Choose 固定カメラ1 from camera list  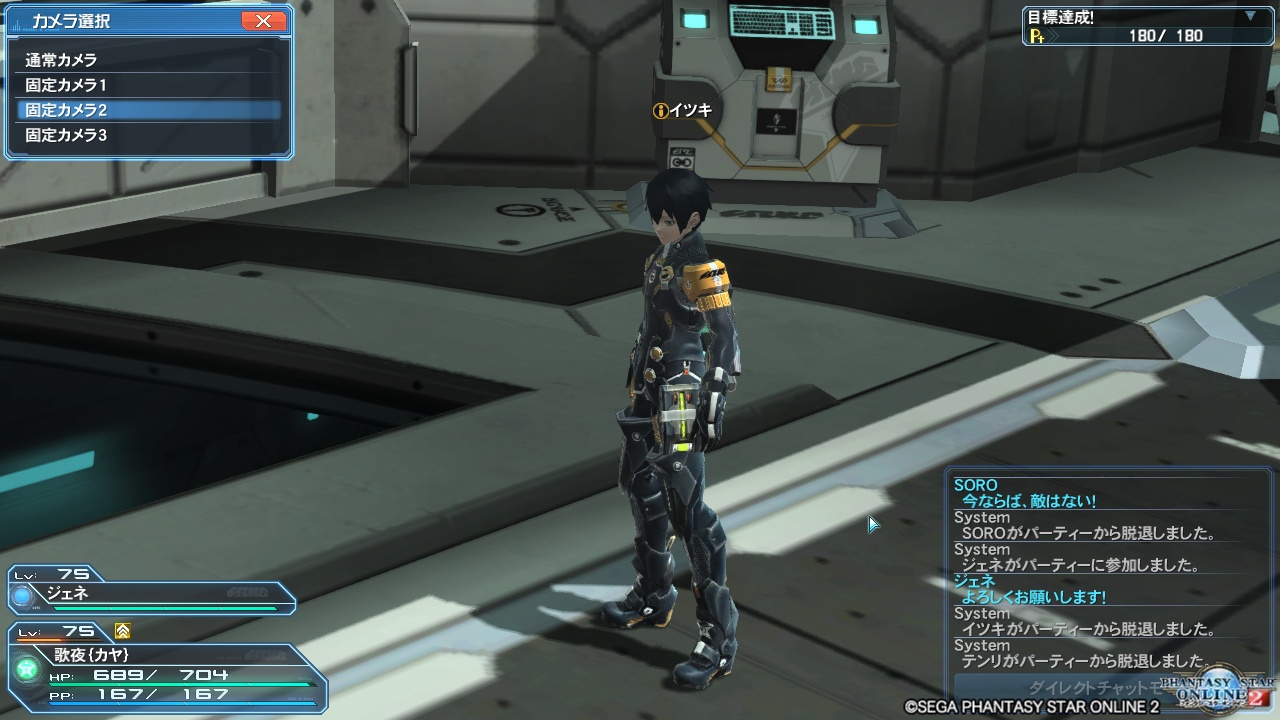[x=66, y=85]
